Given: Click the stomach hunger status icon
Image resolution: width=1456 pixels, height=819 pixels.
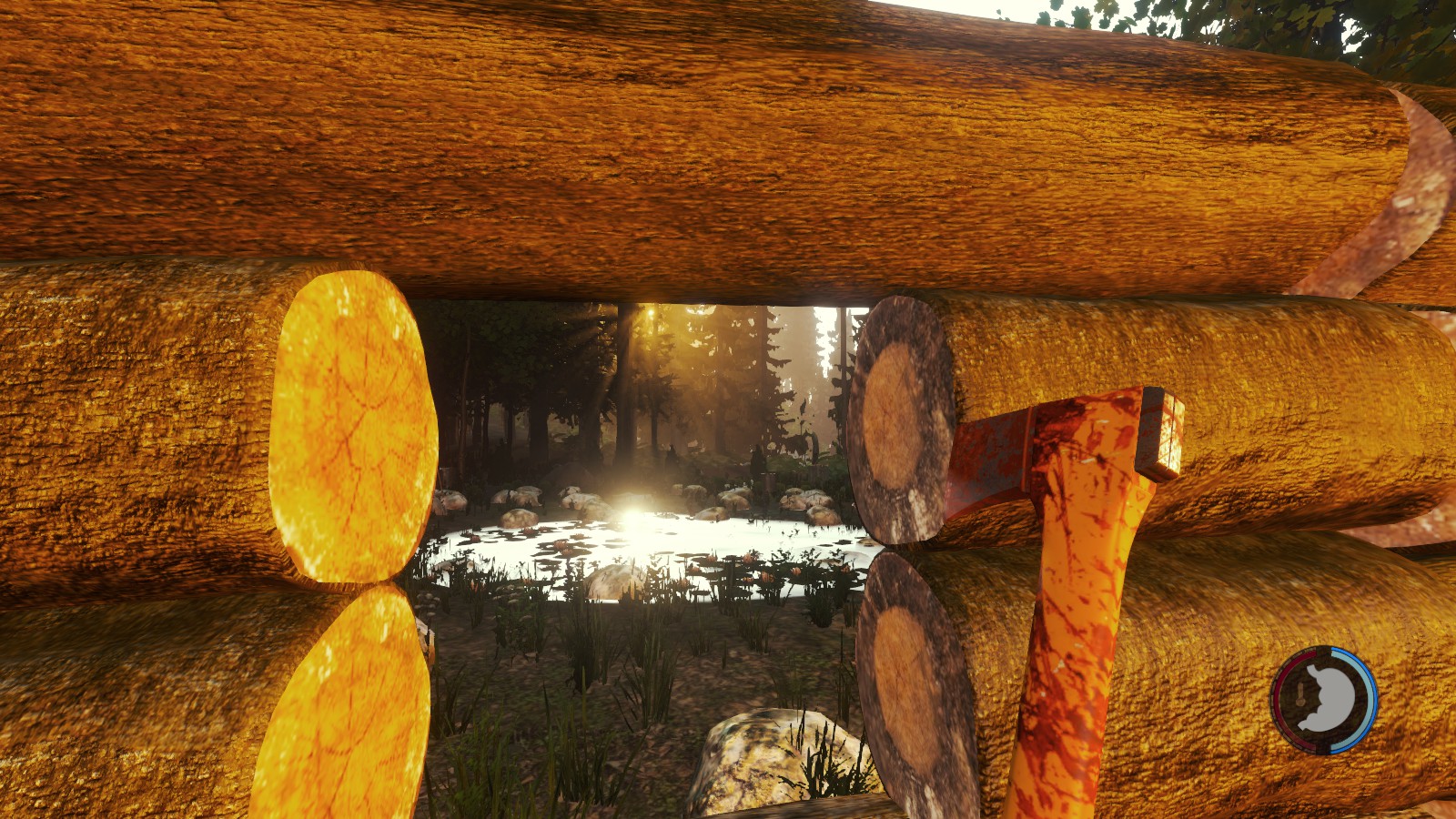Looking at the screenshot, I should pos(1325,700).
